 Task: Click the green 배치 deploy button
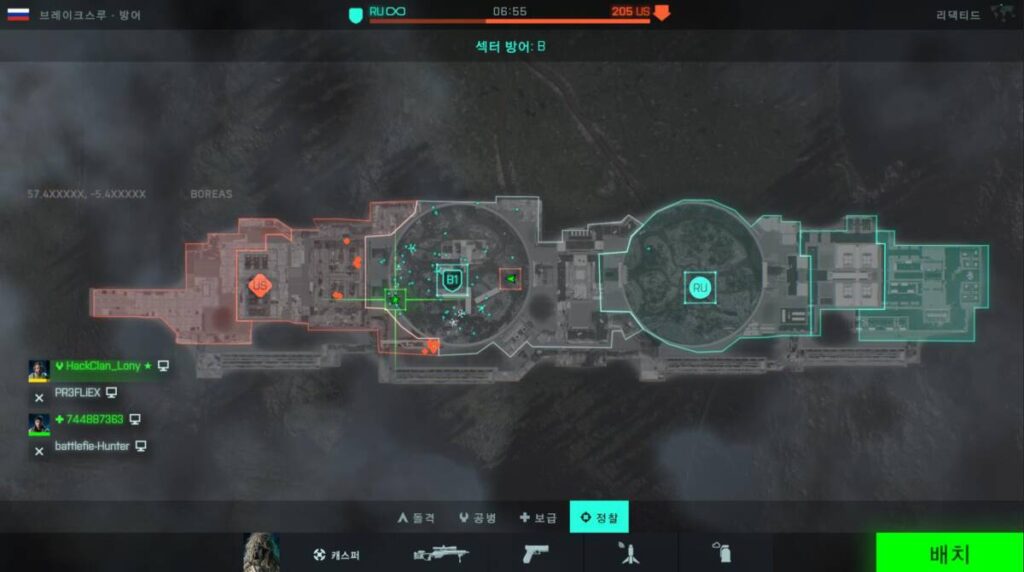(949, 553)
